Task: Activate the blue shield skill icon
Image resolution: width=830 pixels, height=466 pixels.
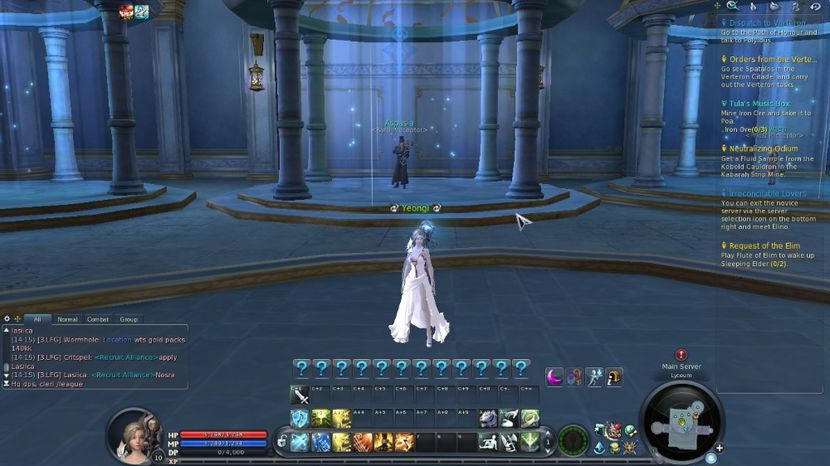Action: point(299,419)
